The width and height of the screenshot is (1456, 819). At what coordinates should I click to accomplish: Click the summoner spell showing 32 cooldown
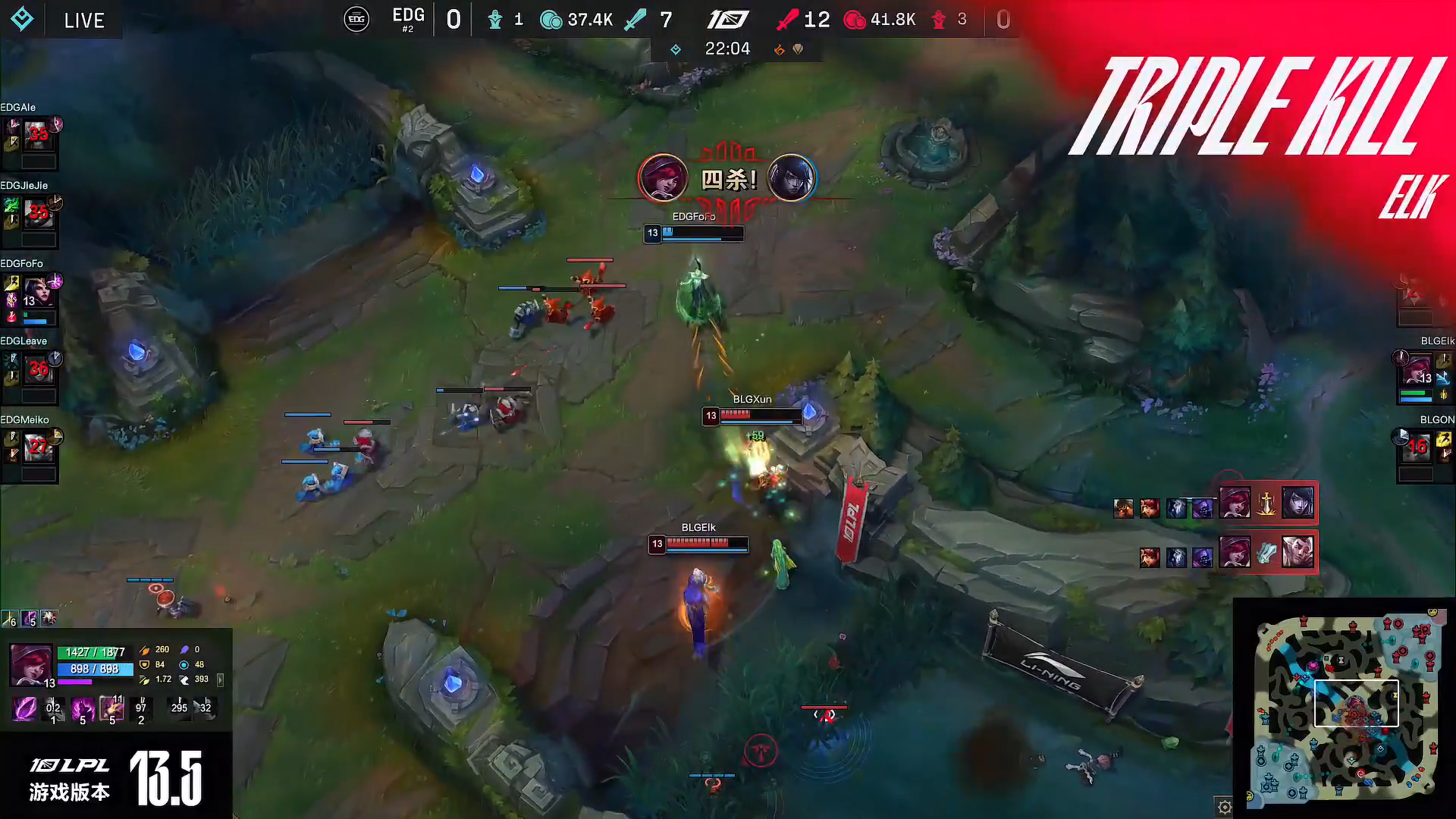[x=205, y=708]
